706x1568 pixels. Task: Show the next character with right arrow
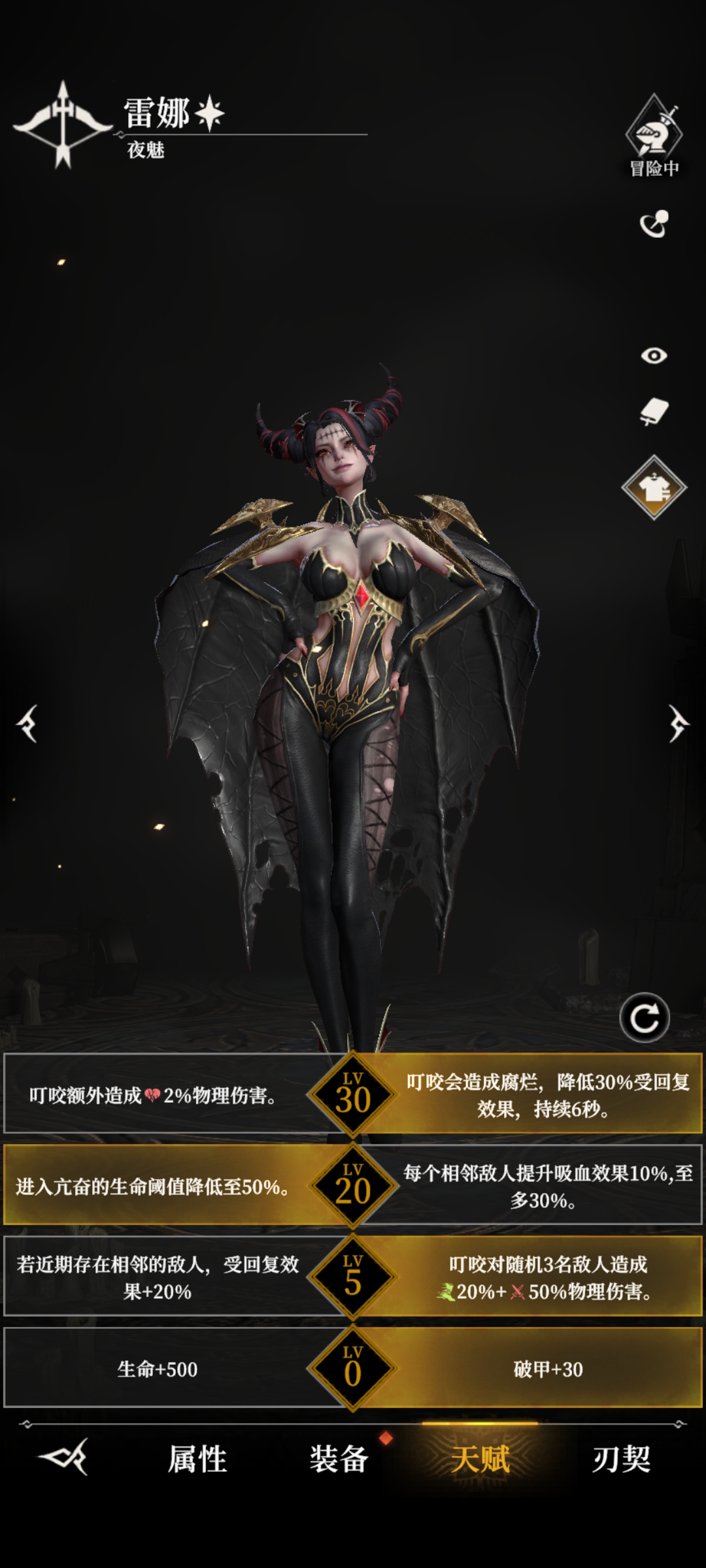(678, 723)
